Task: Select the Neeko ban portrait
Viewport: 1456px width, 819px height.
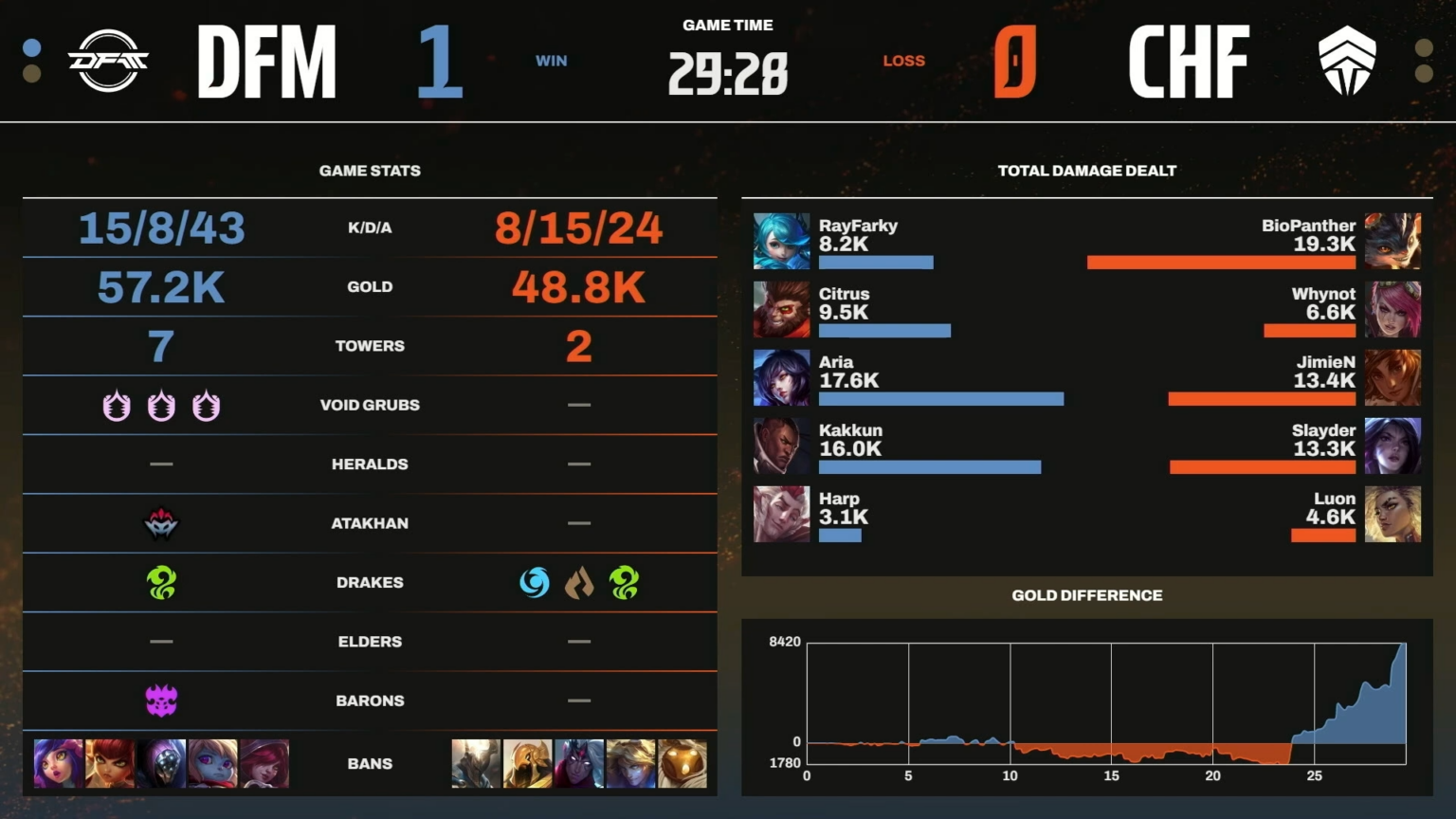Action: 58,764
